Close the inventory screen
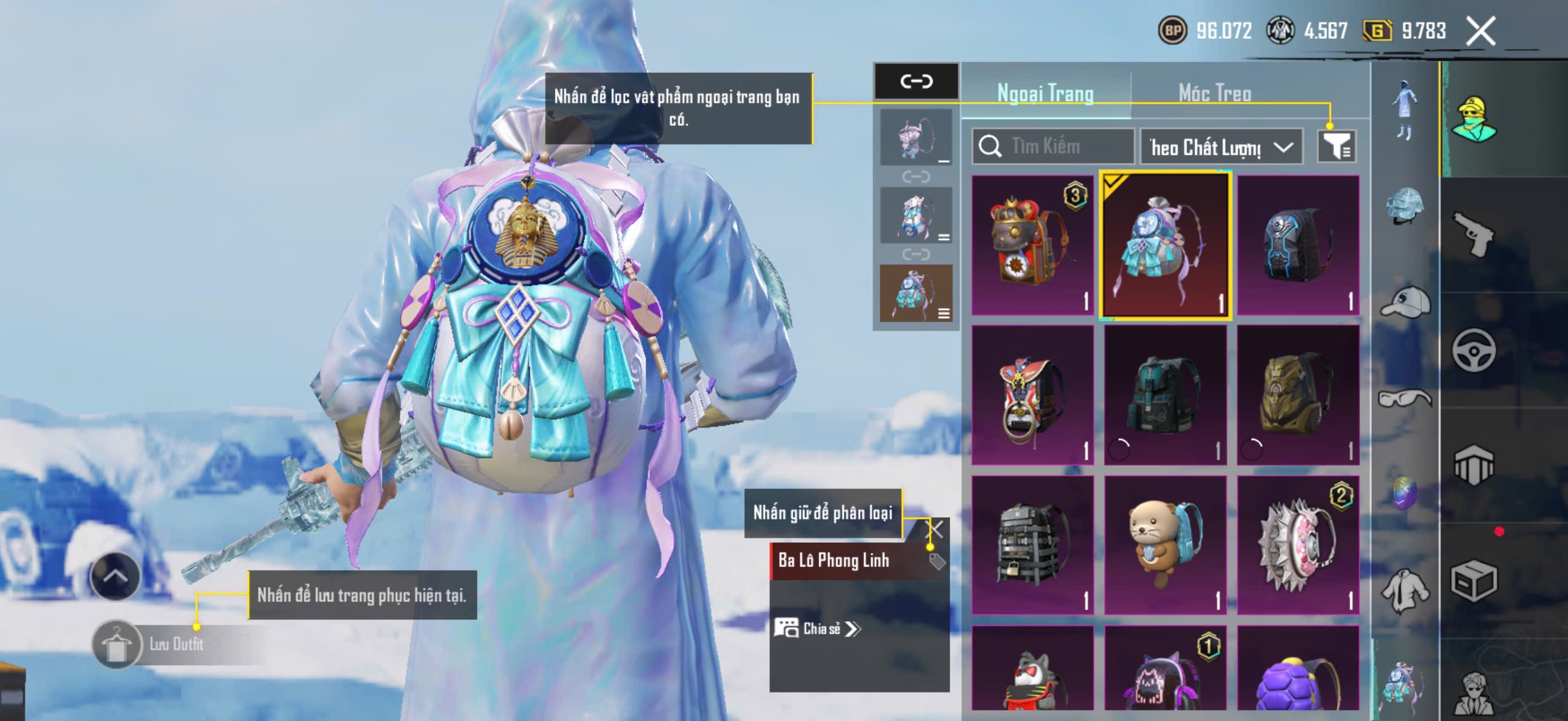The height and width of the screenshot is (721, 1568). point(1479,31)
